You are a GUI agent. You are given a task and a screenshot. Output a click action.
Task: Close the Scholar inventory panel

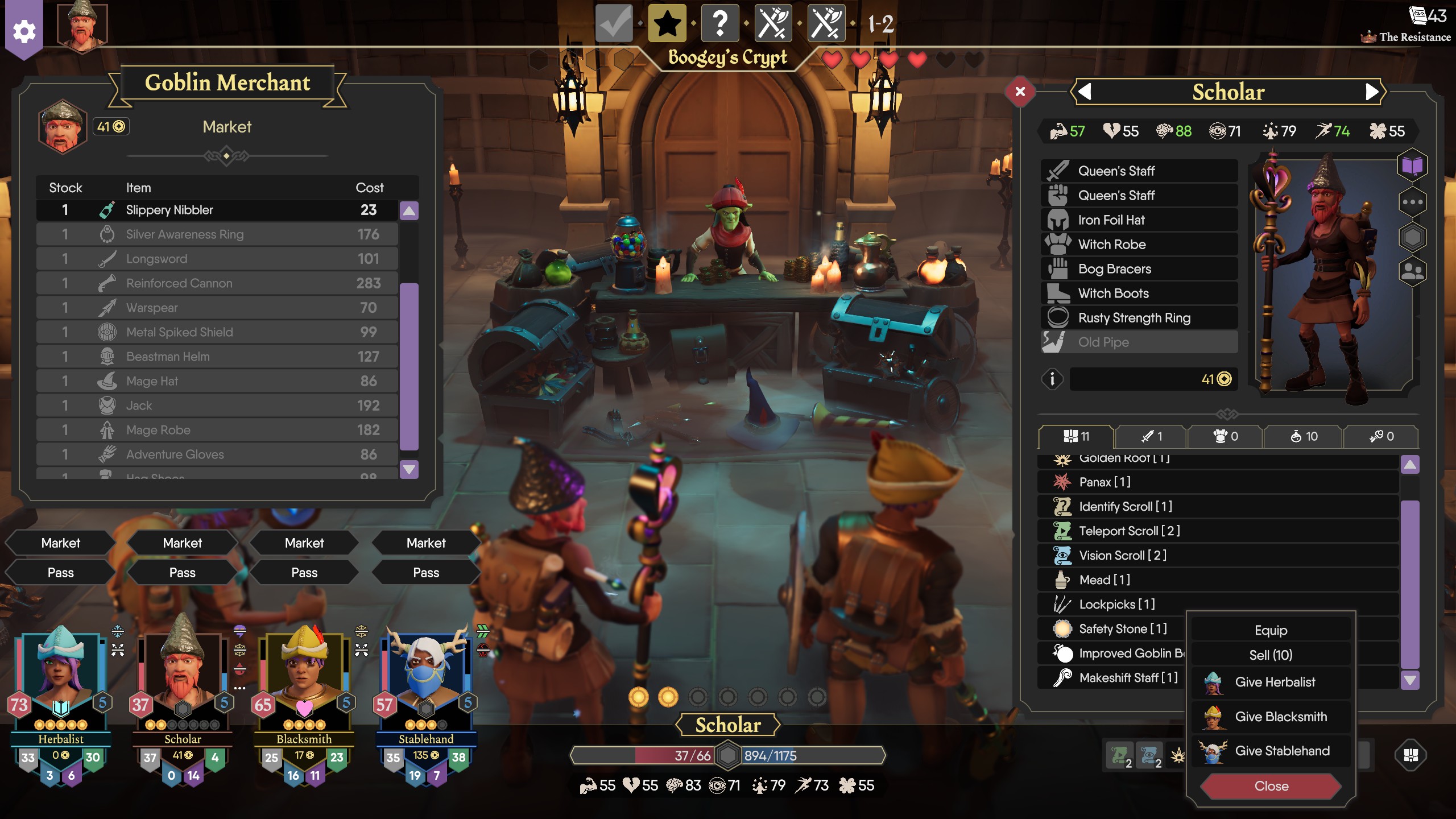pos(1020,92)
